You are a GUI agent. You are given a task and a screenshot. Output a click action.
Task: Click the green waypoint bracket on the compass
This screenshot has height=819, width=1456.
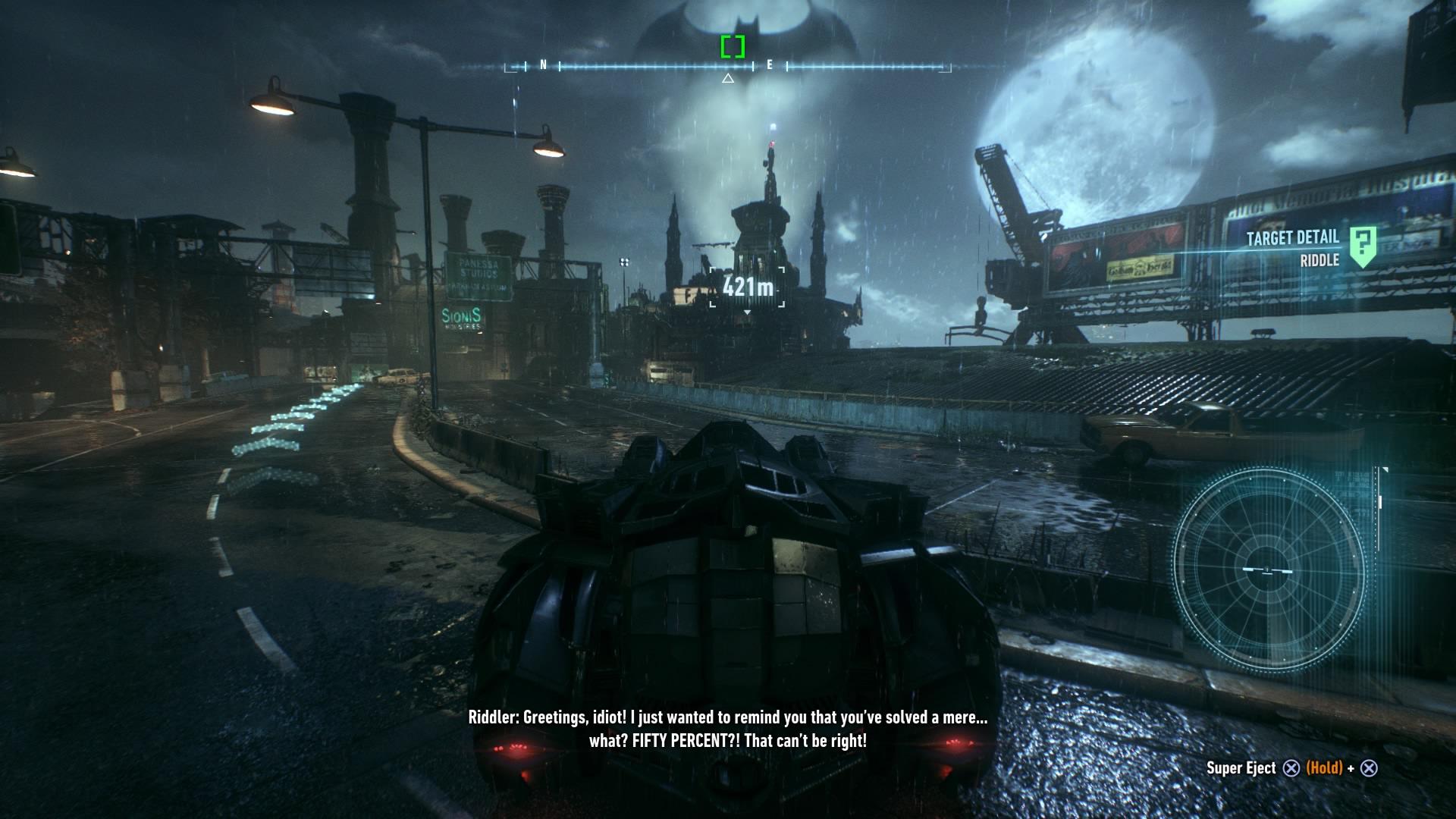733,47
